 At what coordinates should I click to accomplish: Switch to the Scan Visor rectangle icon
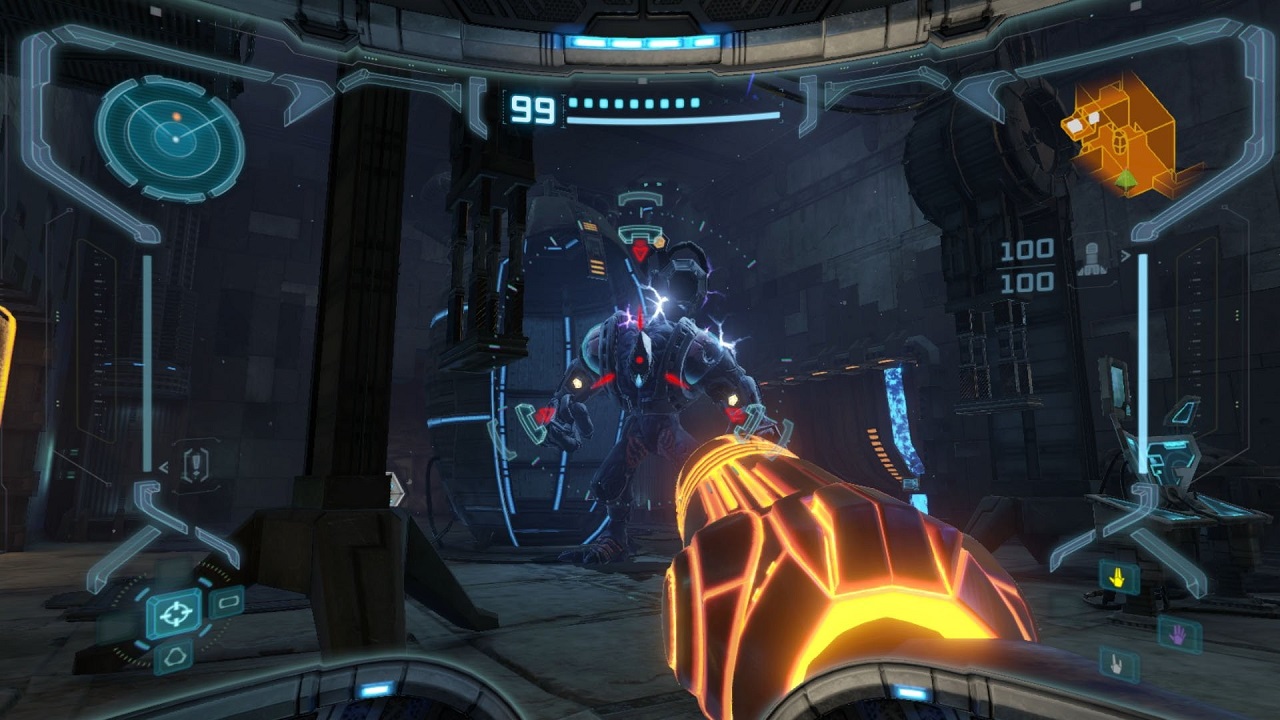click(227, 602)
